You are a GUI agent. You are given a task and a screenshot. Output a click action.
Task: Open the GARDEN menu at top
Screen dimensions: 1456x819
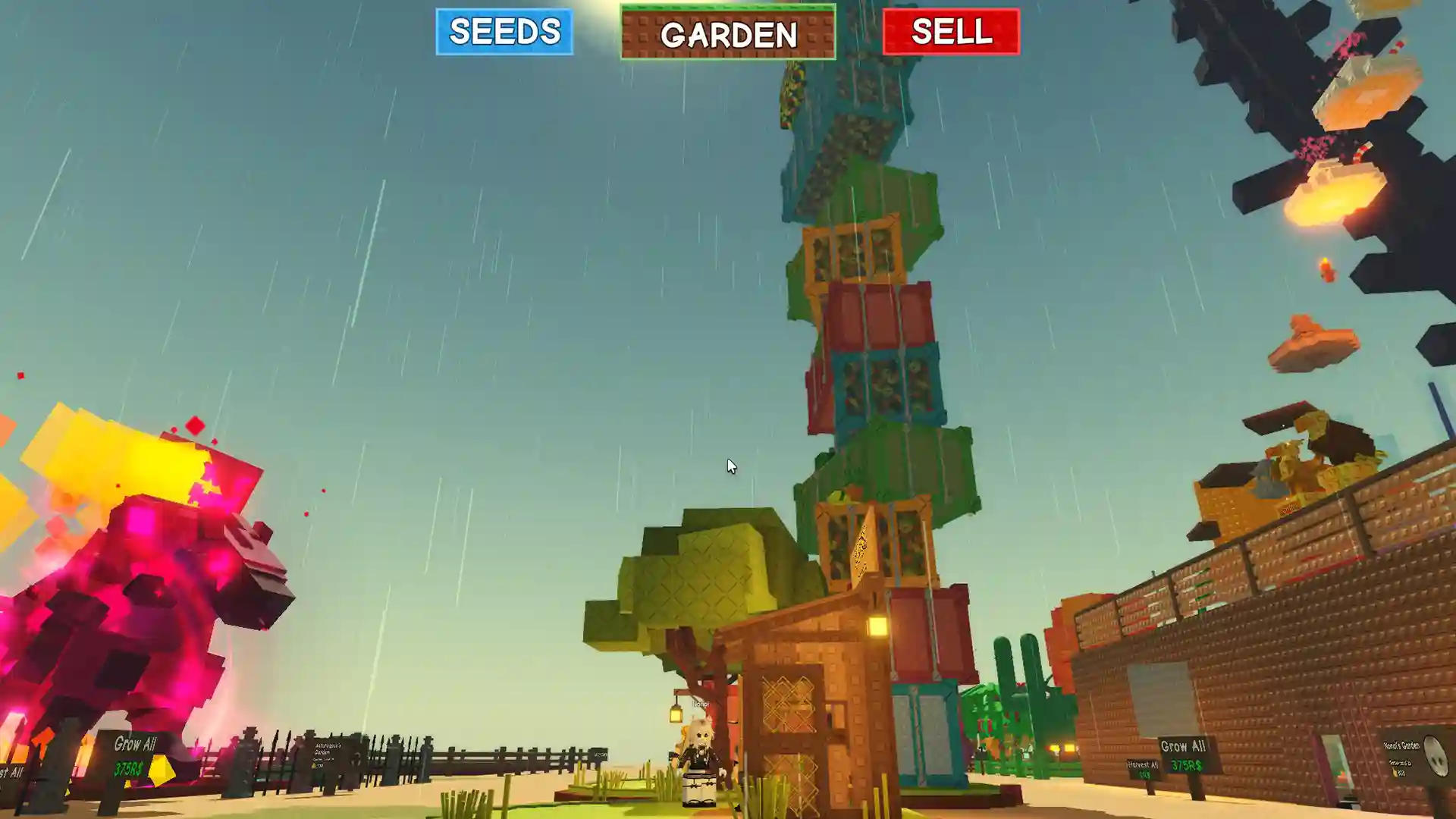[x=729, y=34]
